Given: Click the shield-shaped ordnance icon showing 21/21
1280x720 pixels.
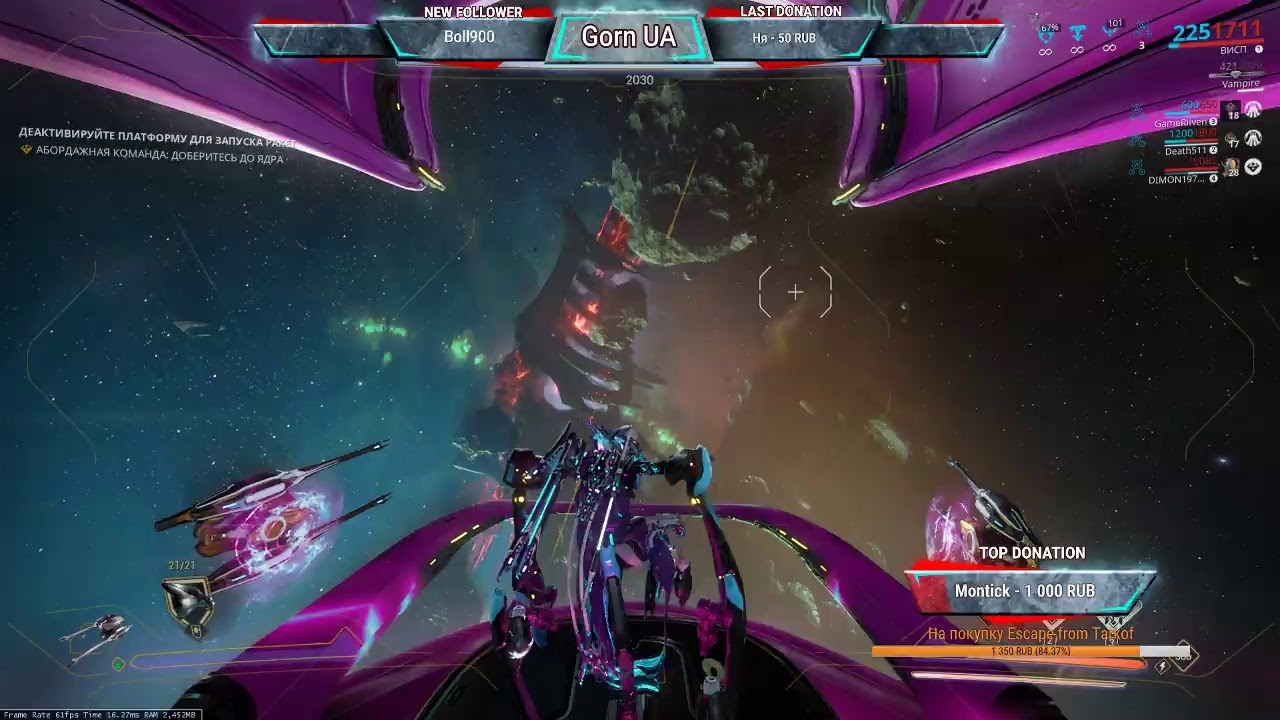Looking at the screenshot, I should (x=186, y=603).
